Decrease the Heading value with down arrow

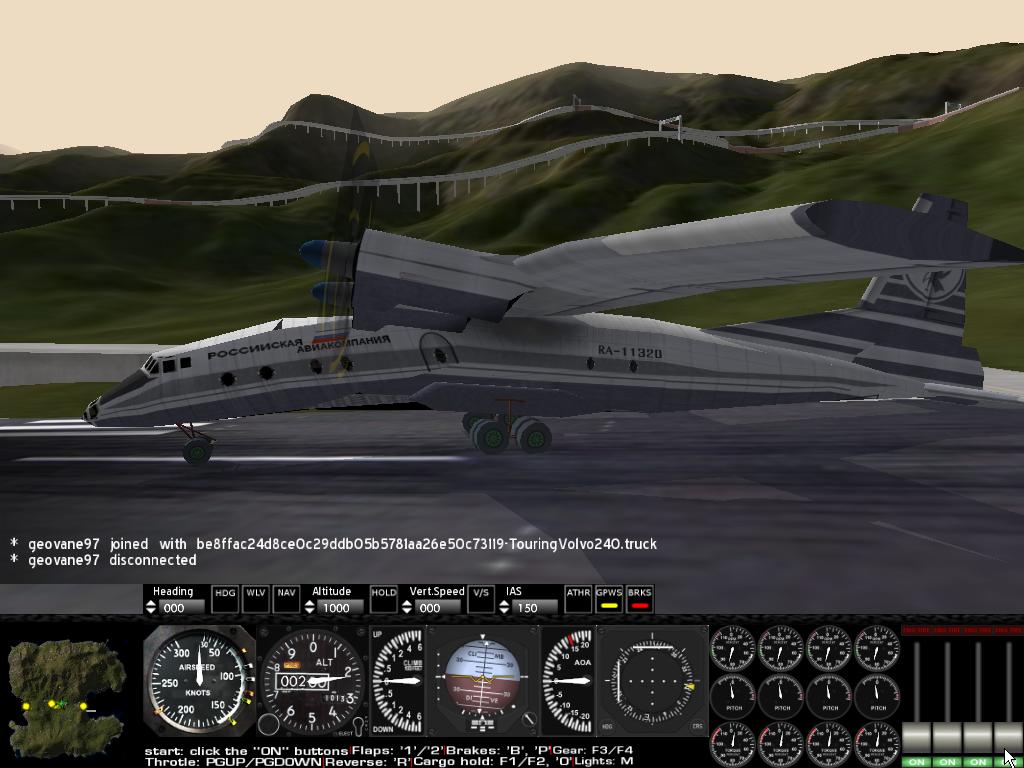[152, 611]
